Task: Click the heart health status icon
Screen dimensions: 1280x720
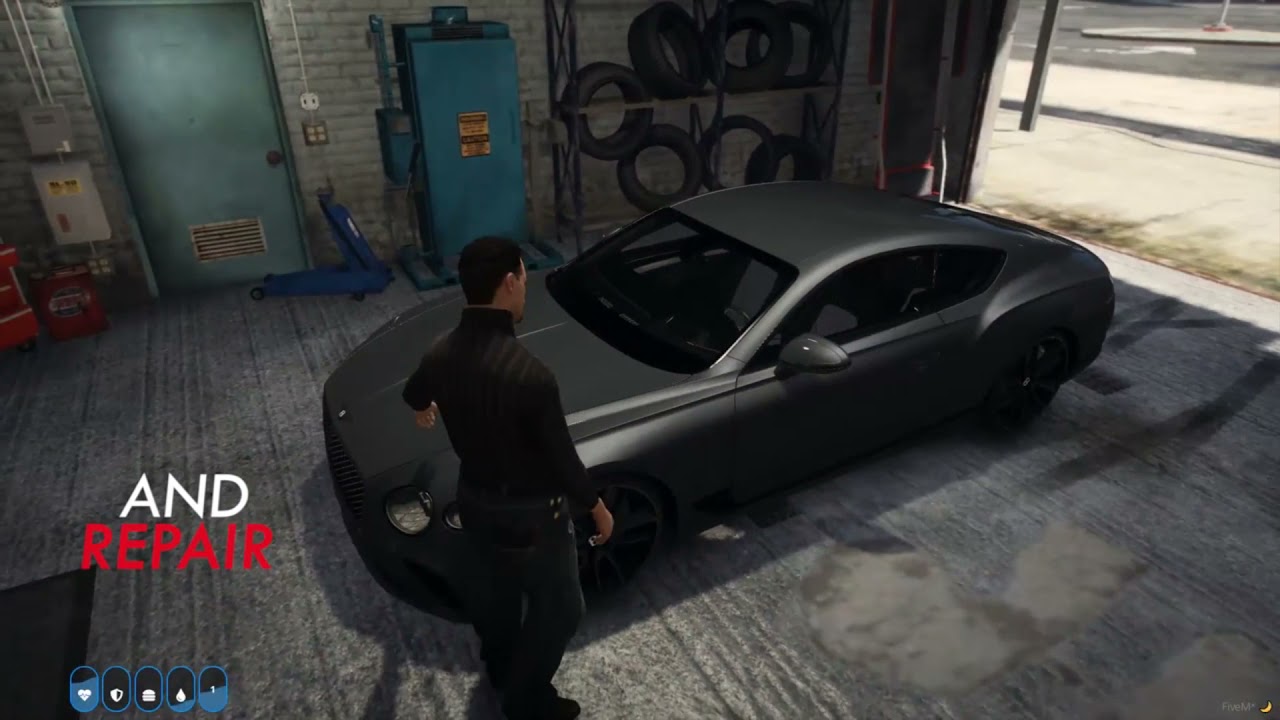Action: point(84,690)
